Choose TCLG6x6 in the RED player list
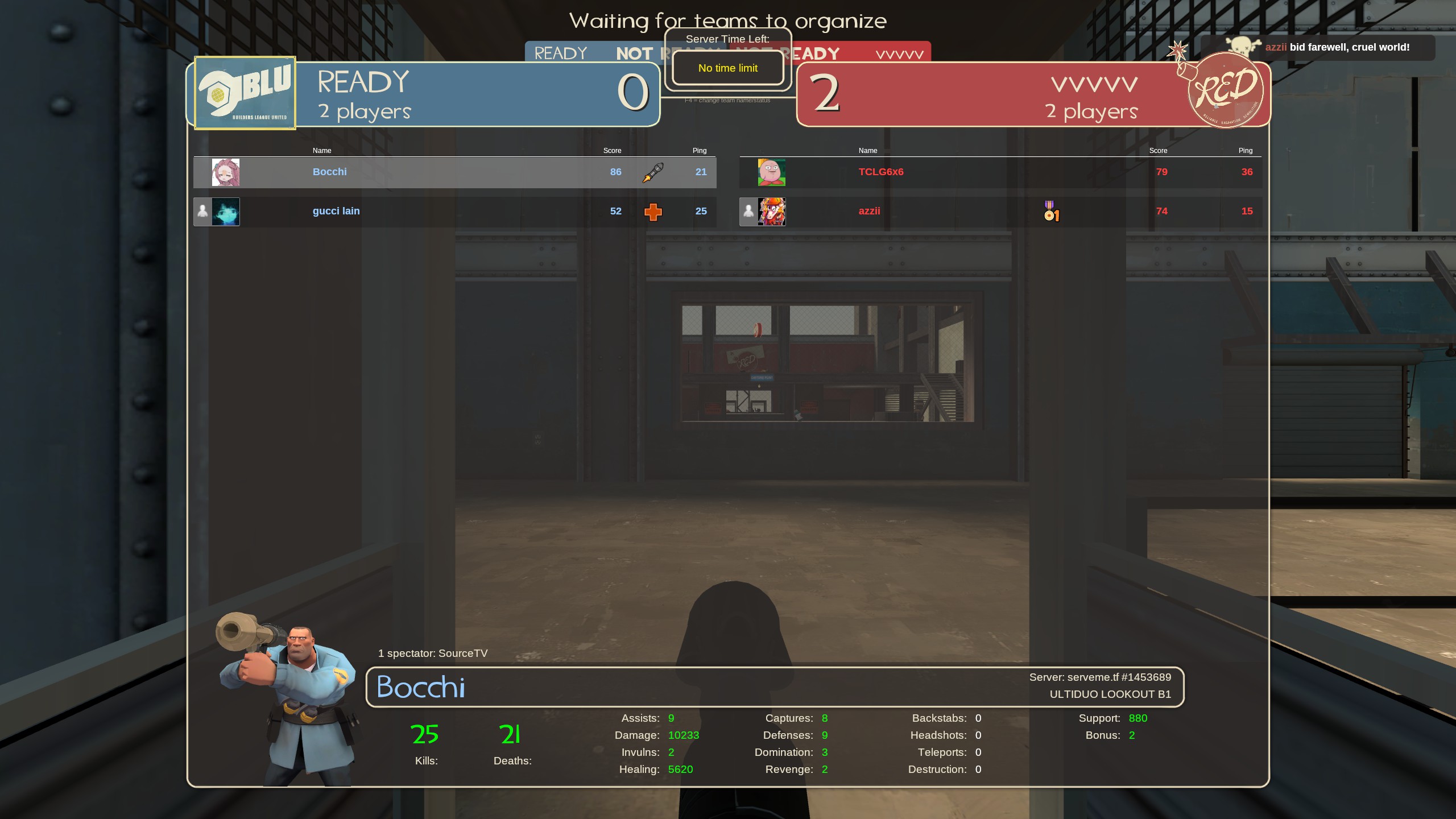1456x819 pixels. tap(880, 172)
